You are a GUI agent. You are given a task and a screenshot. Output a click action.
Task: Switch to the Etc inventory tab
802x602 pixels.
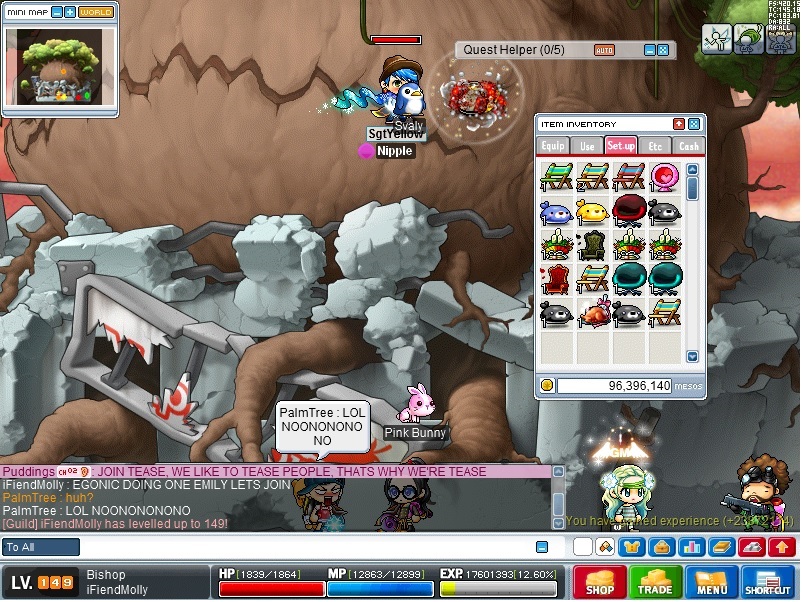point(655,146)
